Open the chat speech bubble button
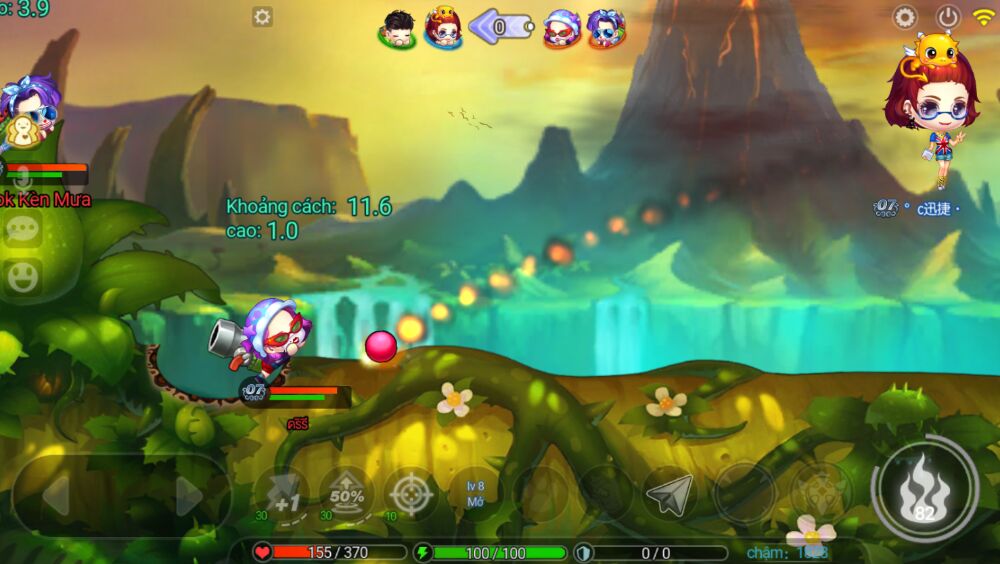The height and width of the screenshot is (564, 1000). coord(22,229)
